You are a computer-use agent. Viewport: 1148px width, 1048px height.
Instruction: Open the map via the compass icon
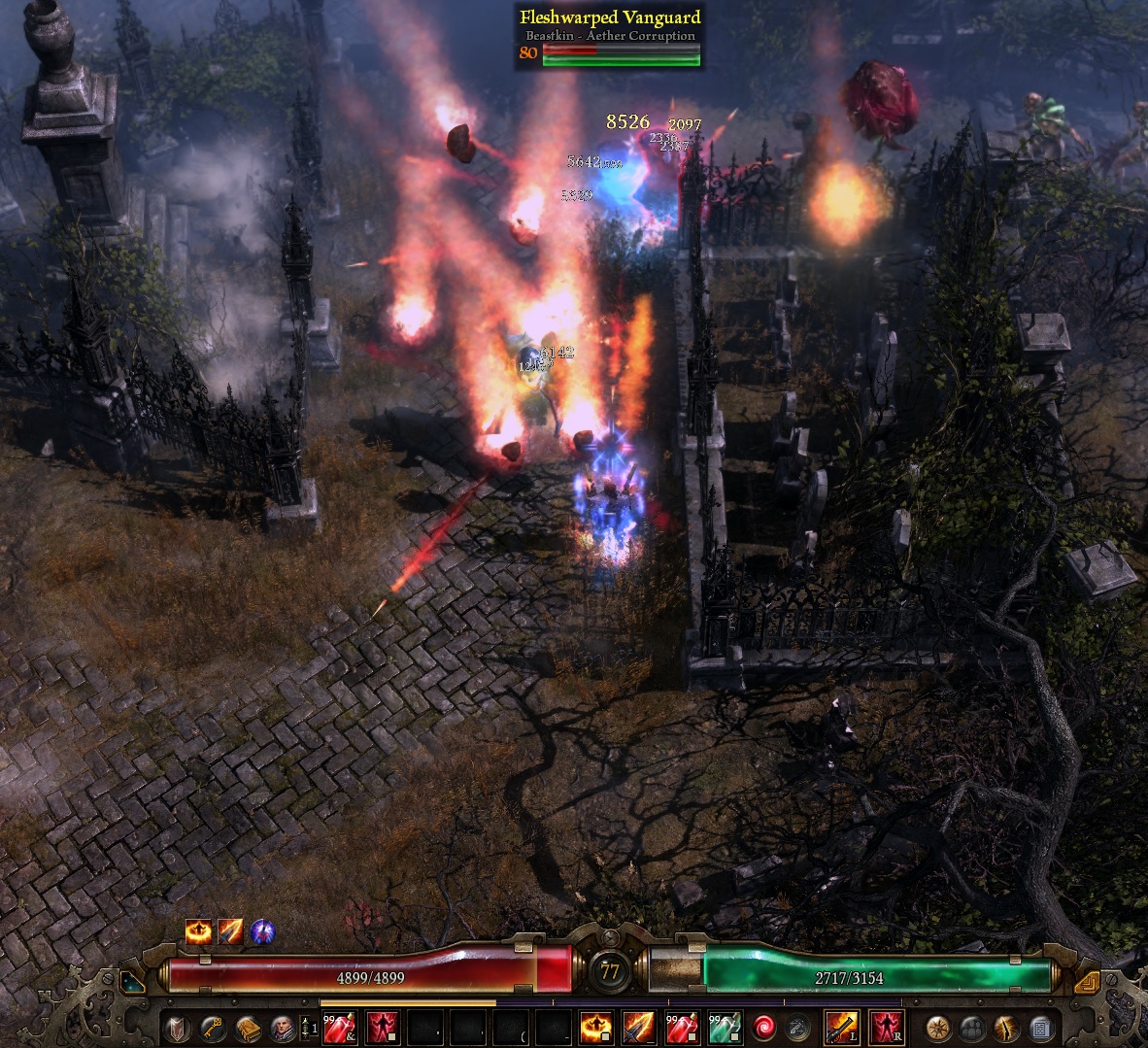(937, 1027)
